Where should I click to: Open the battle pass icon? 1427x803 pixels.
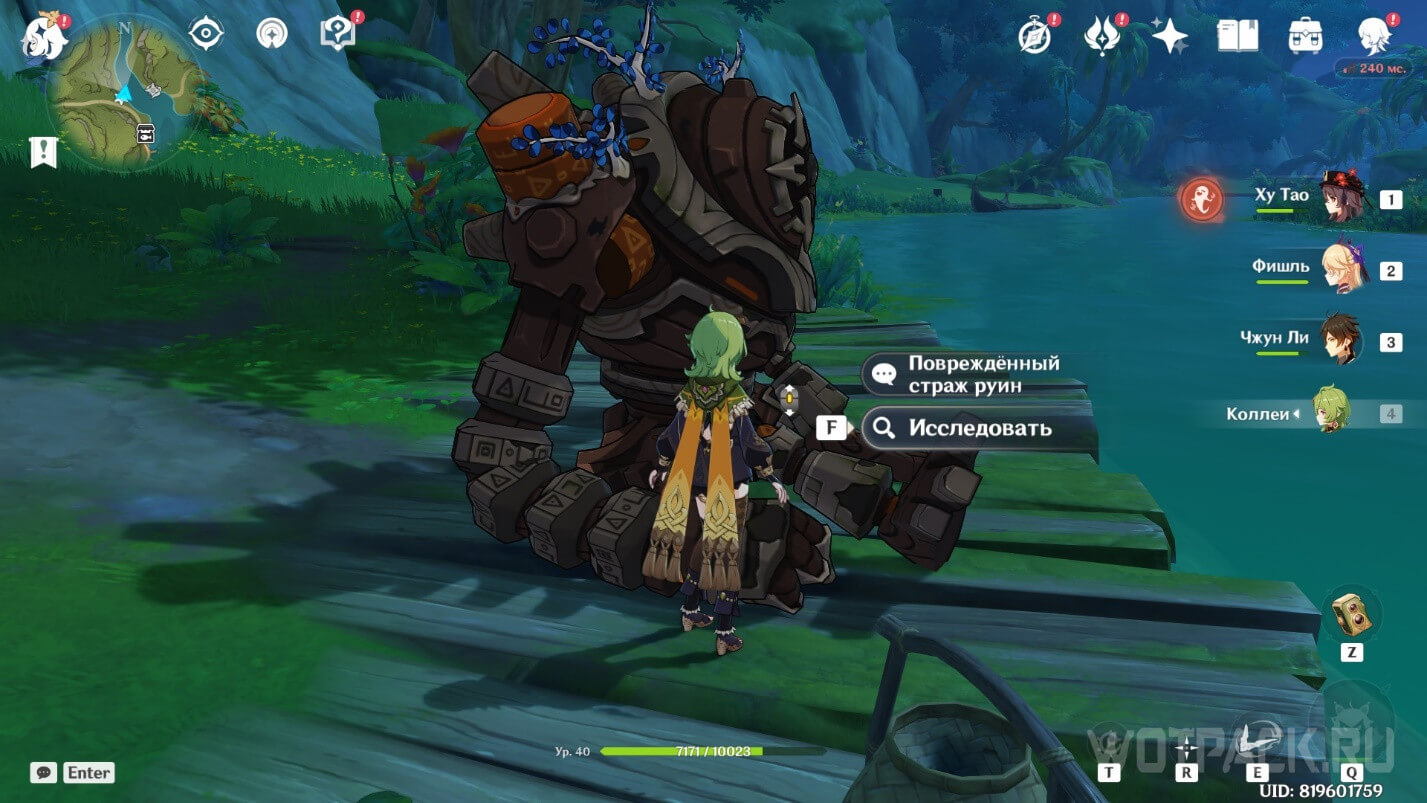[x=1101, y=36]
